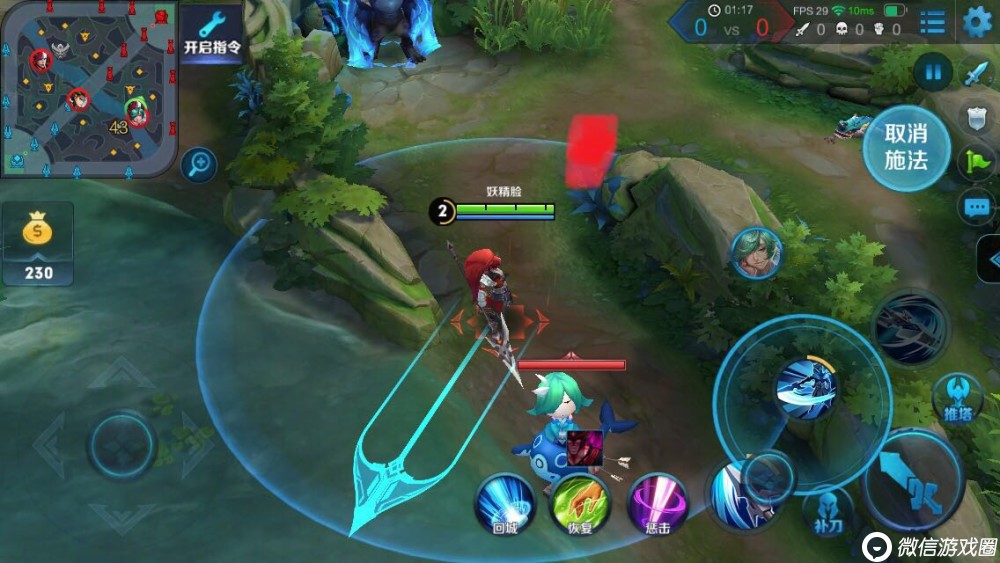This screenshot has height=563, width=1000.
Task: Use the 恢复 restore ability
Action: [x=579, y=502]
